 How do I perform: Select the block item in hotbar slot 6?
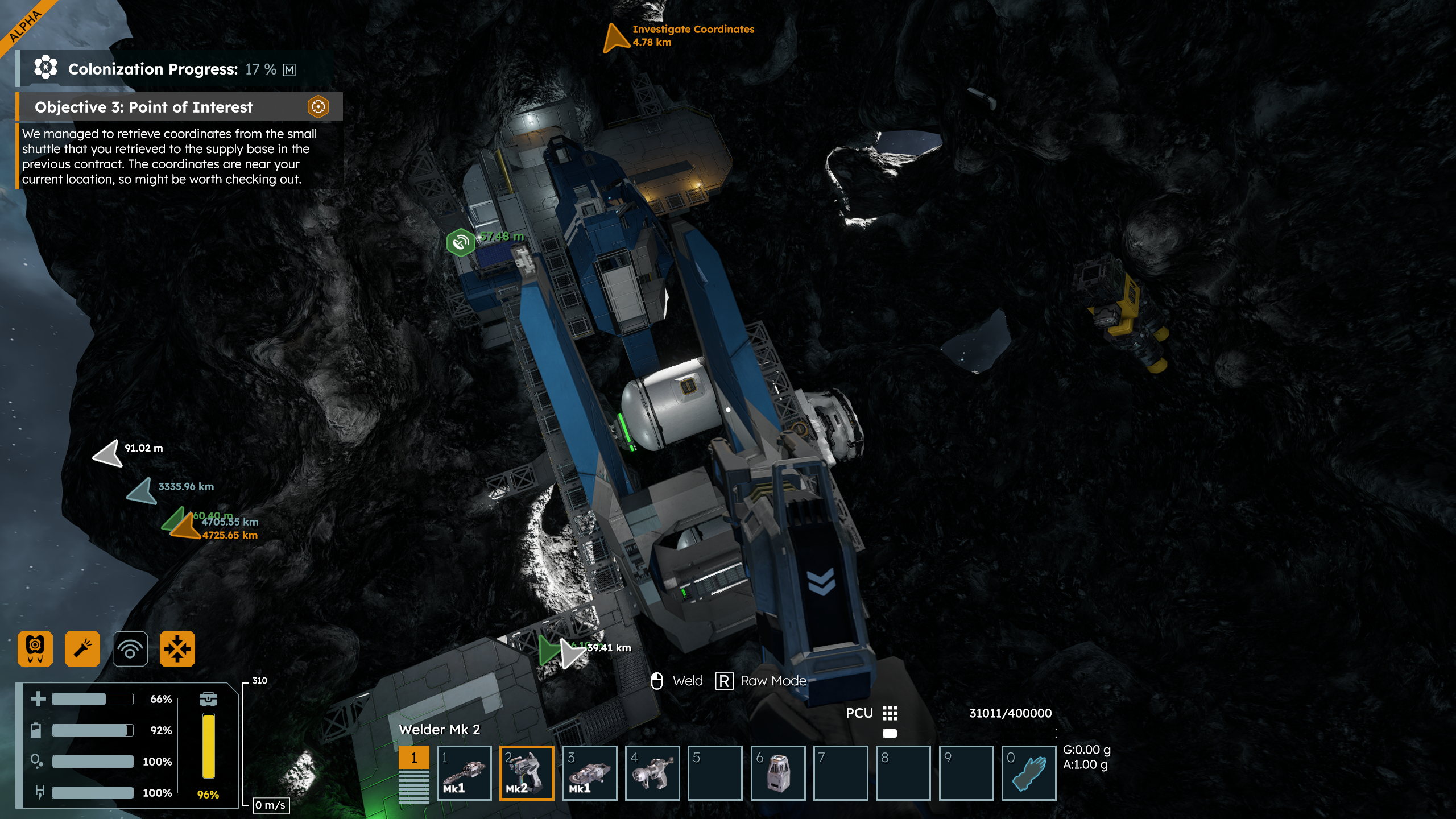pyautogui.click(x=778, y=773)
